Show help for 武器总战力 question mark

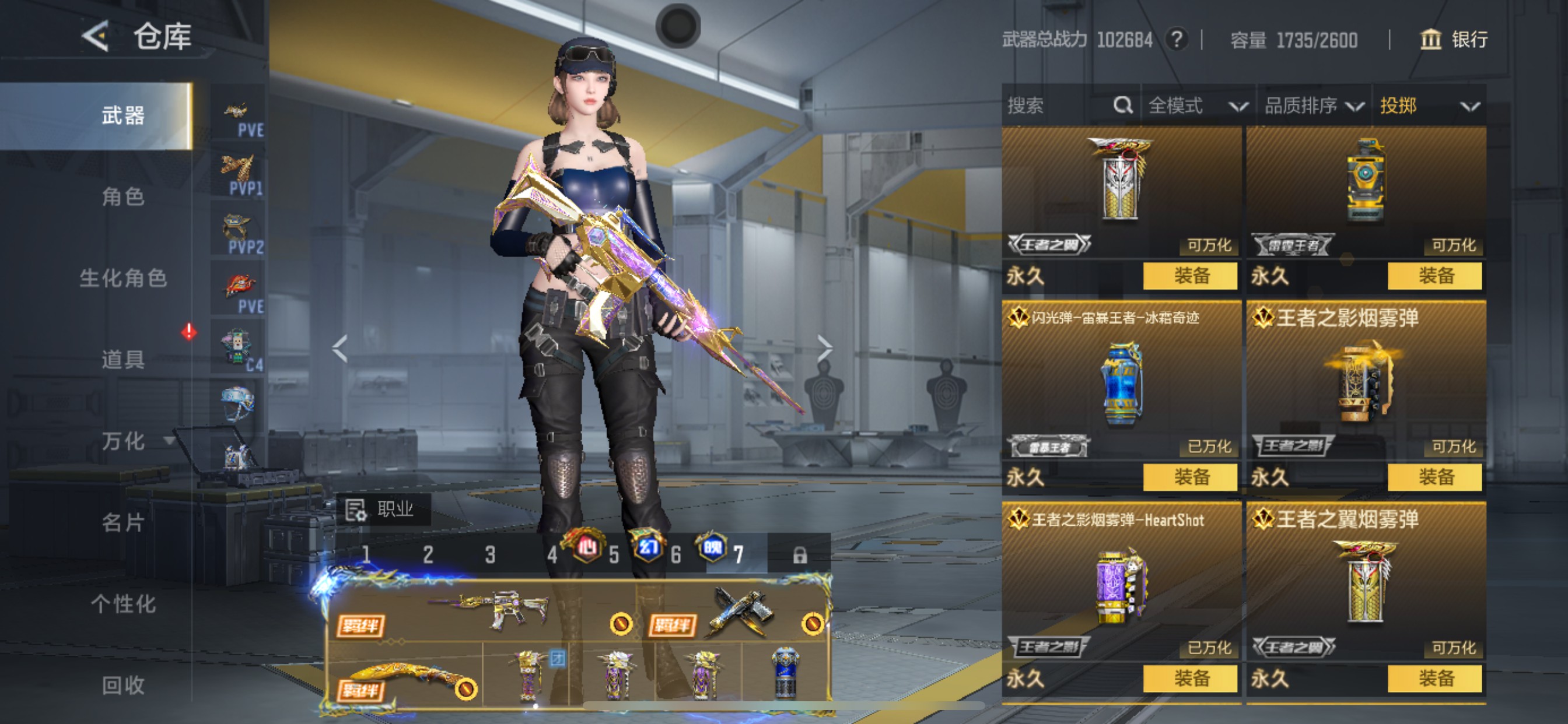point(1177,40)
